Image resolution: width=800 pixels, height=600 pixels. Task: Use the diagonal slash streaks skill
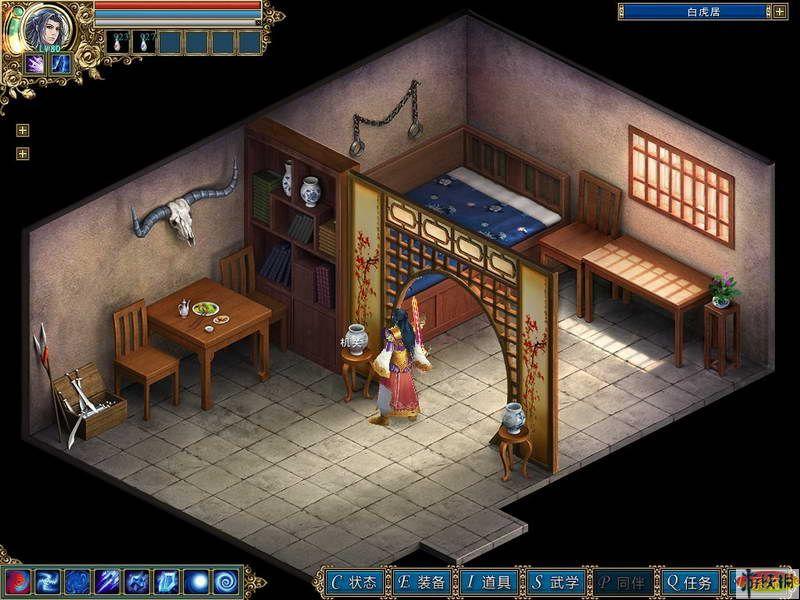108,581
